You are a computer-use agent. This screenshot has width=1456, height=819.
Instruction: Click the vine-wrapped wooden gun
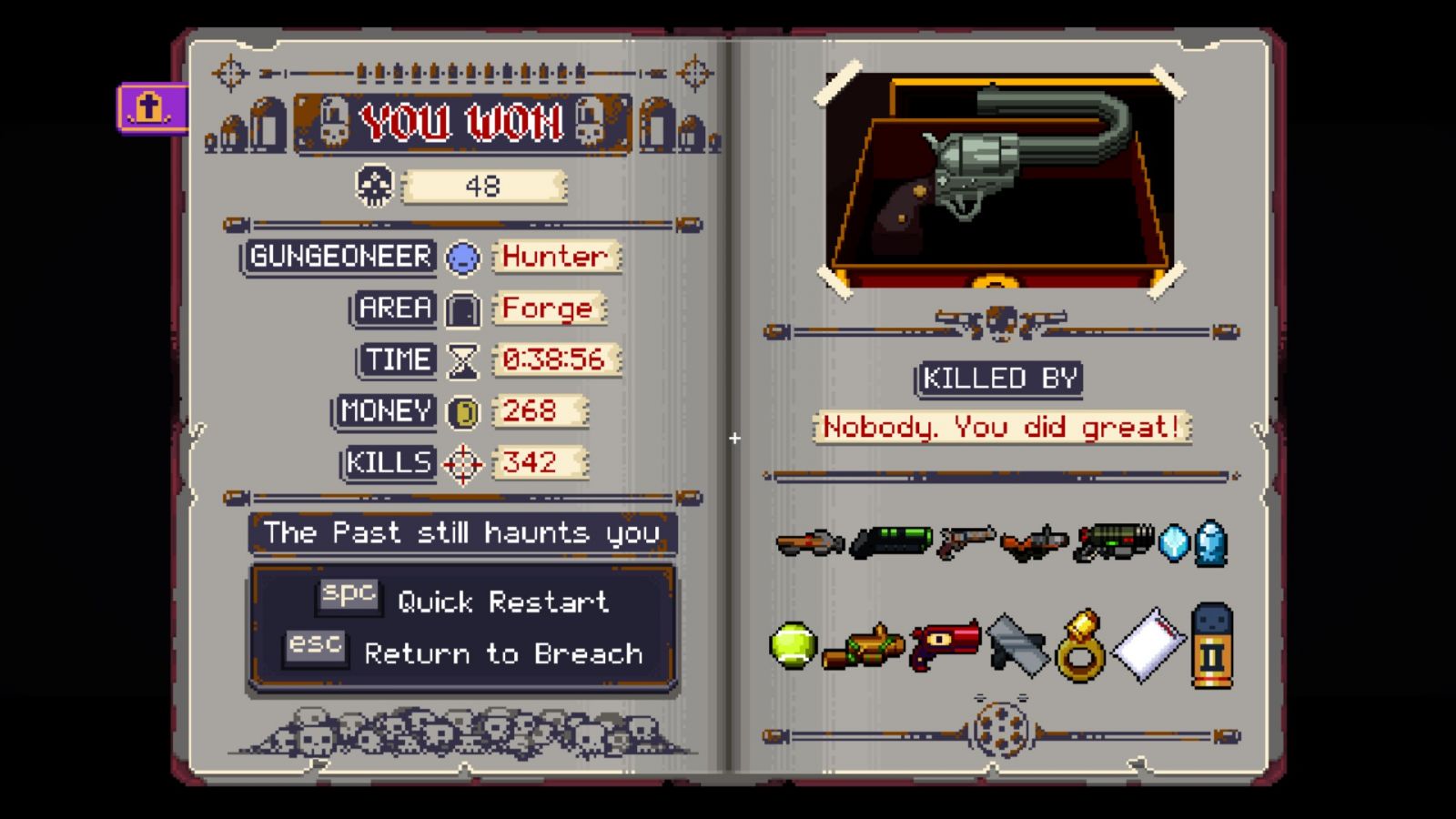pyautogui.click(x=863, y=647)
